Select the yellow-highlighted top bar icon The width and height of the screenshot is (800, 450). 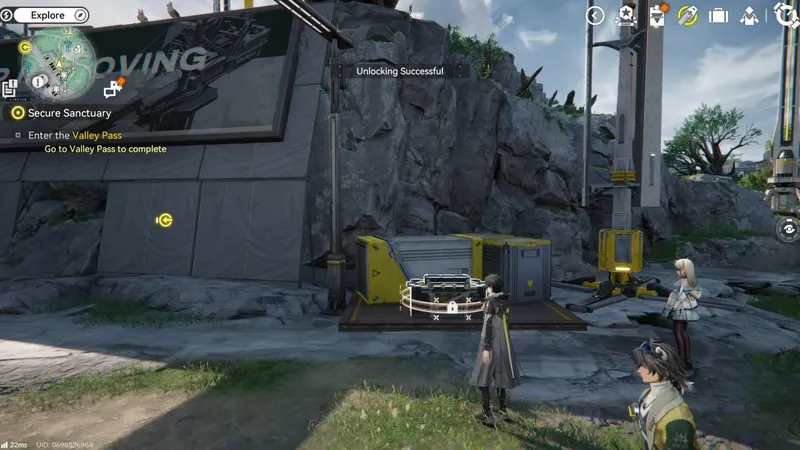point(687,15)
